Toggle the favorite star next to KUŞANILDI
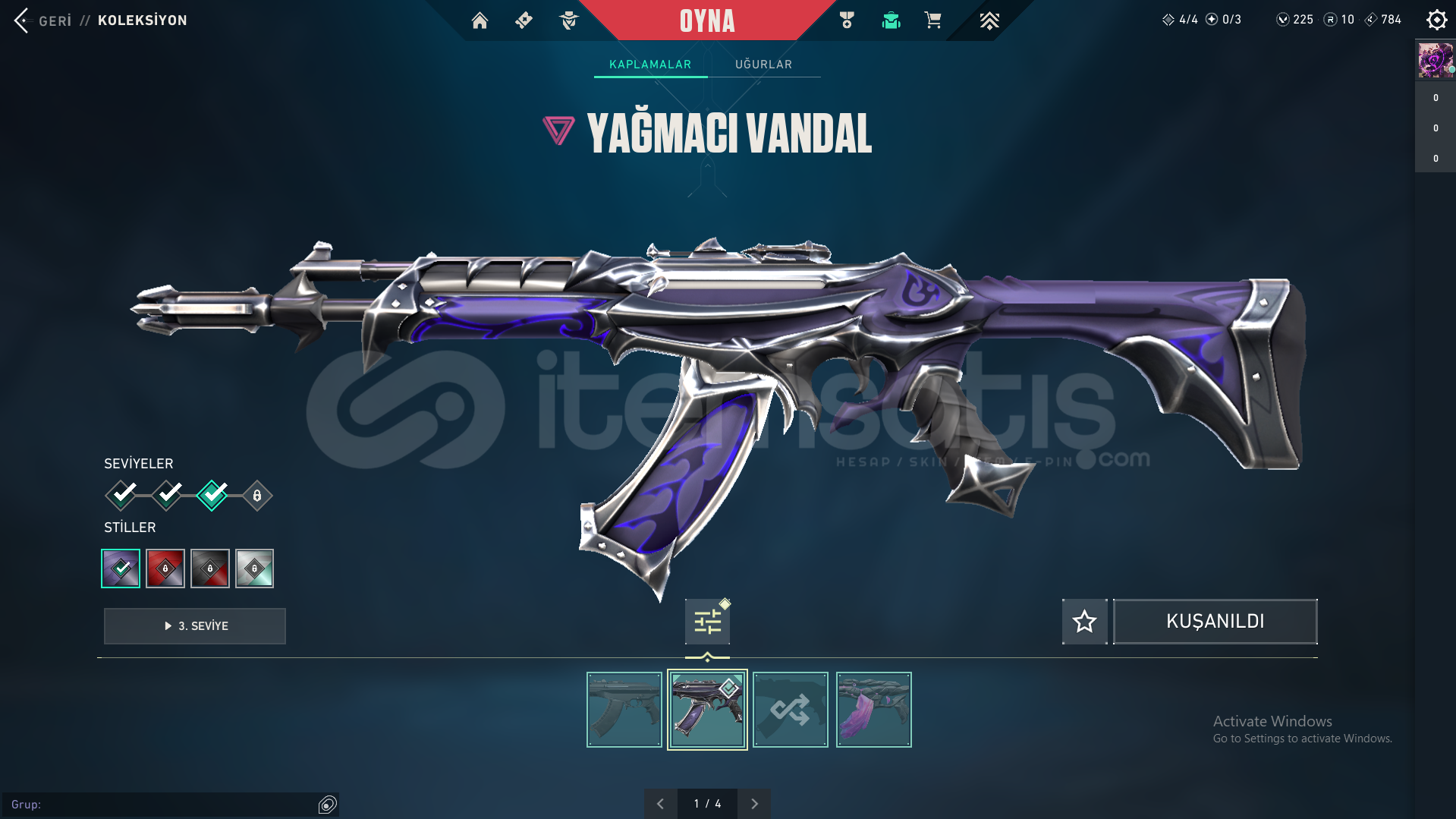The width and height of the screenshot is (1456, 819). pyautogui.click(x=1084, y=621)
